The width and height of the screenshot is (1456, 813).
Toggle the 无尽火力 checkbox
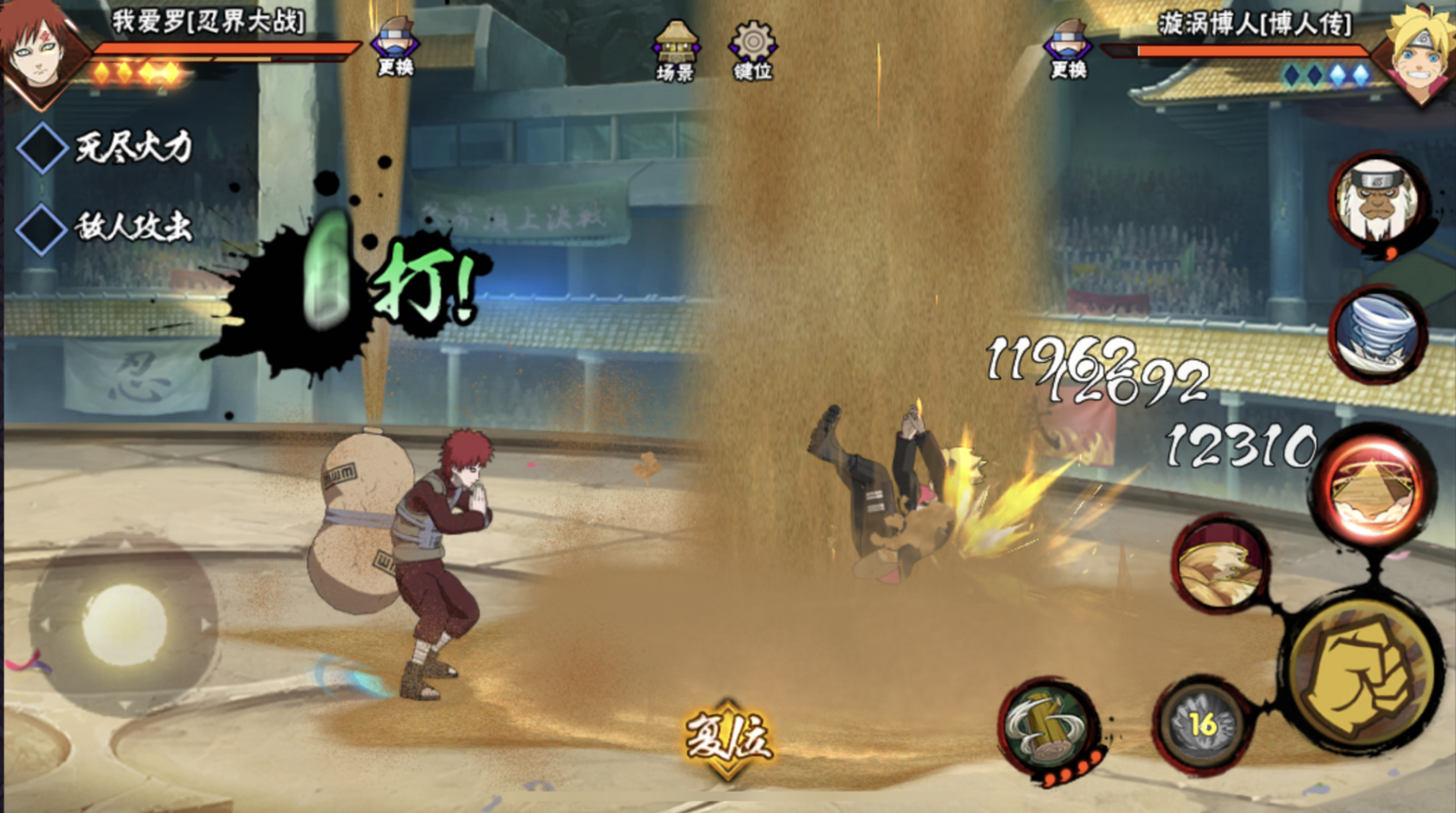click(x=42, y=147)
